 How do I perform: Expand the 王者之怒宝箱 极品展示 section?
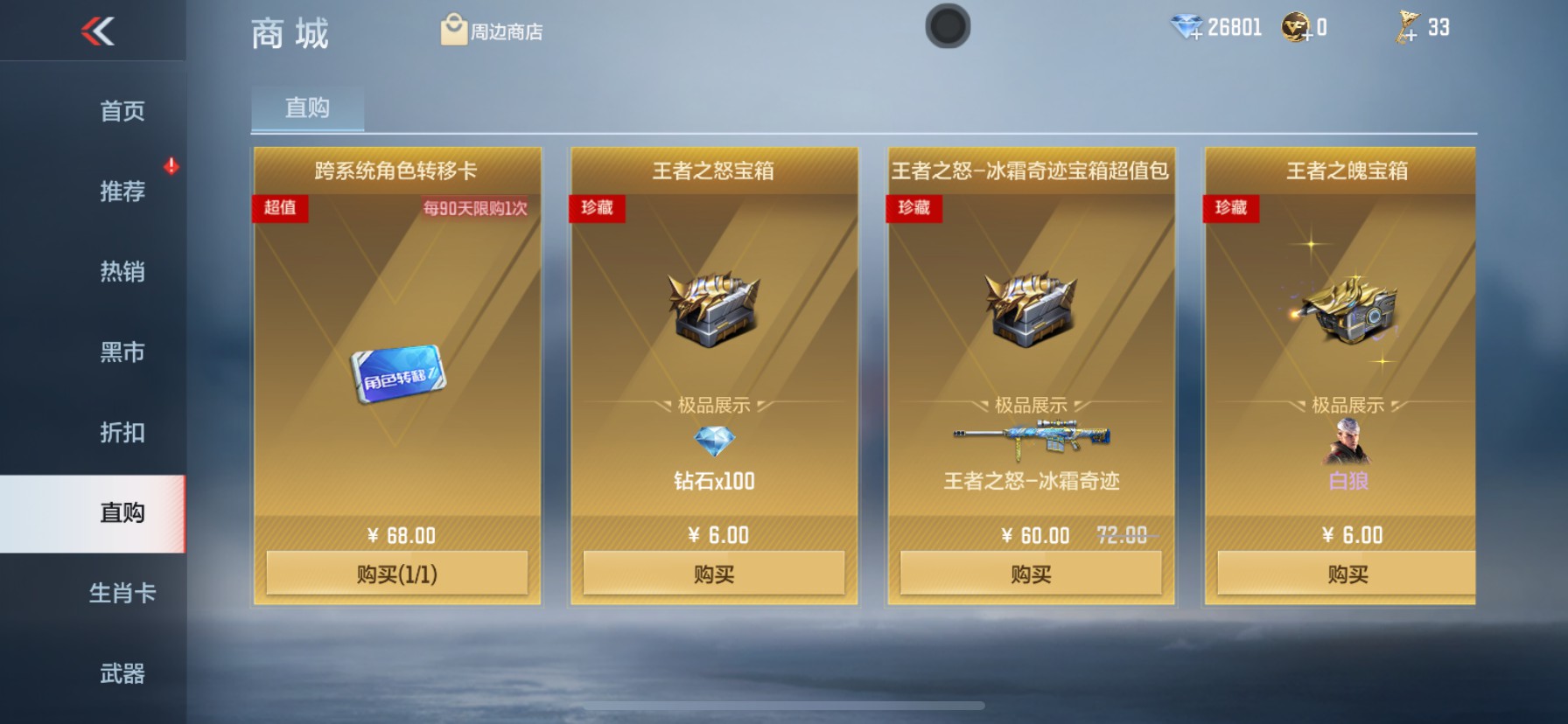coord(714,404)
